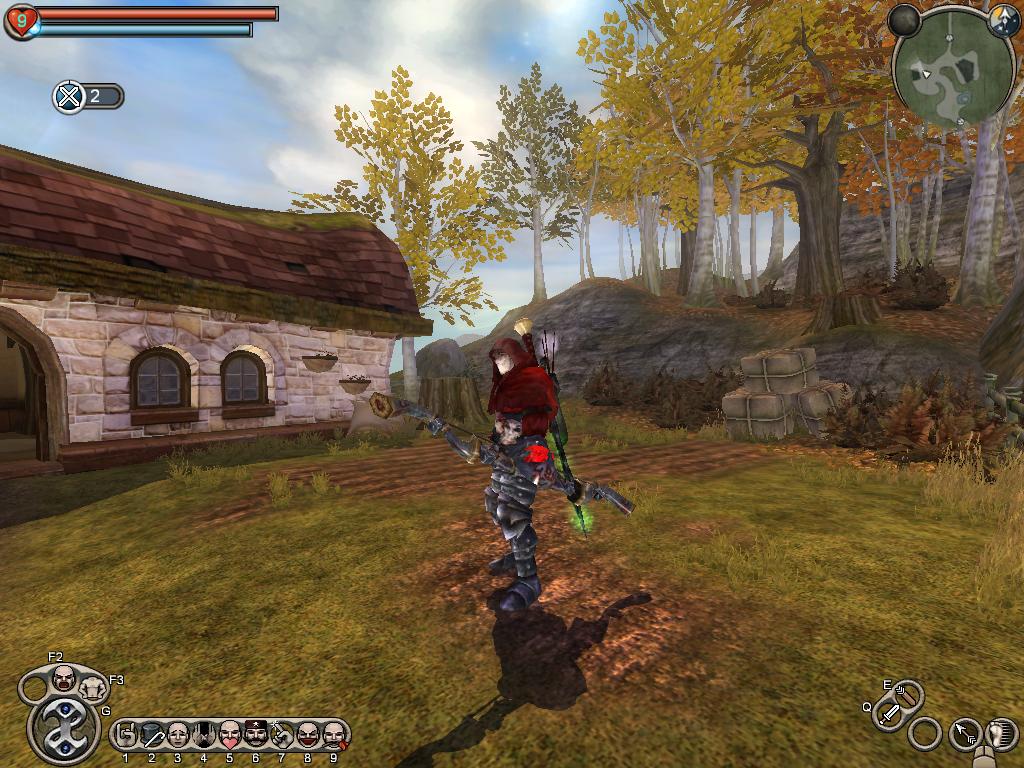Screen dimensions: 1024x768
Task: Use the shouting angry face expression
Action: tap(64, 679)
